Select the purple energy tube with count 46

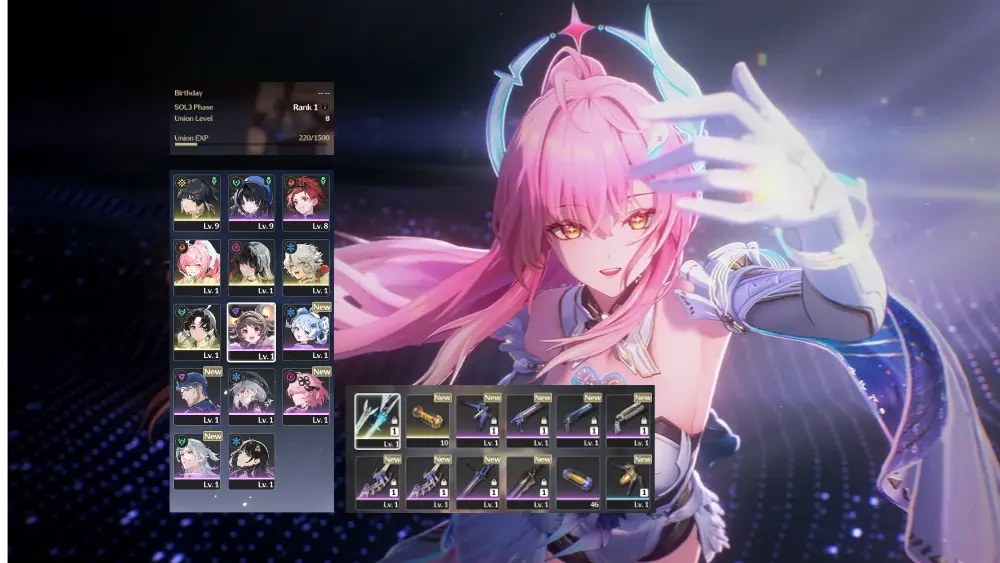578,482
